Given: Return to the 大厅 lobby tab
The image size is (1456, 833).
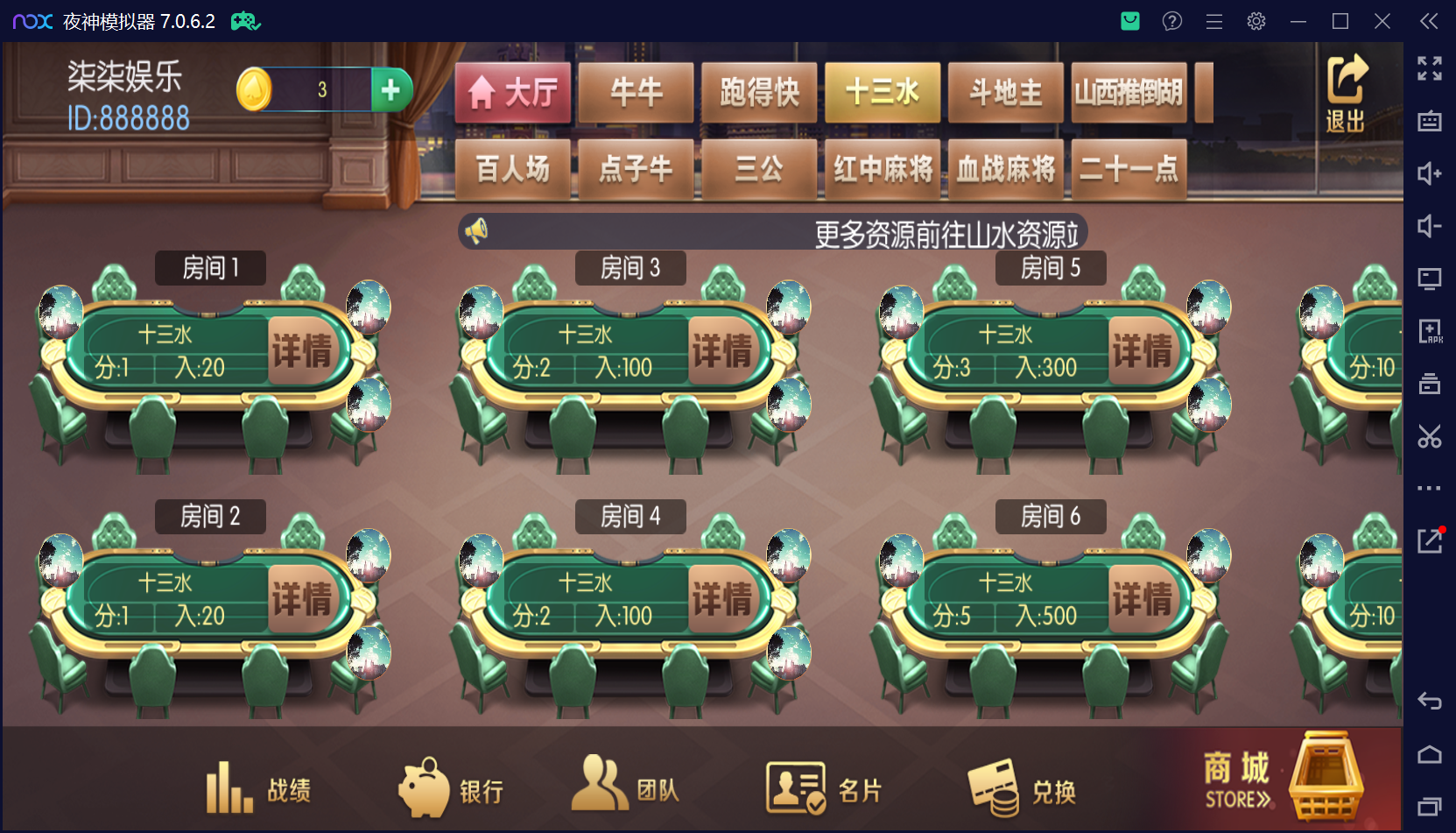Looking at the screenshot, I should [511, 92].
